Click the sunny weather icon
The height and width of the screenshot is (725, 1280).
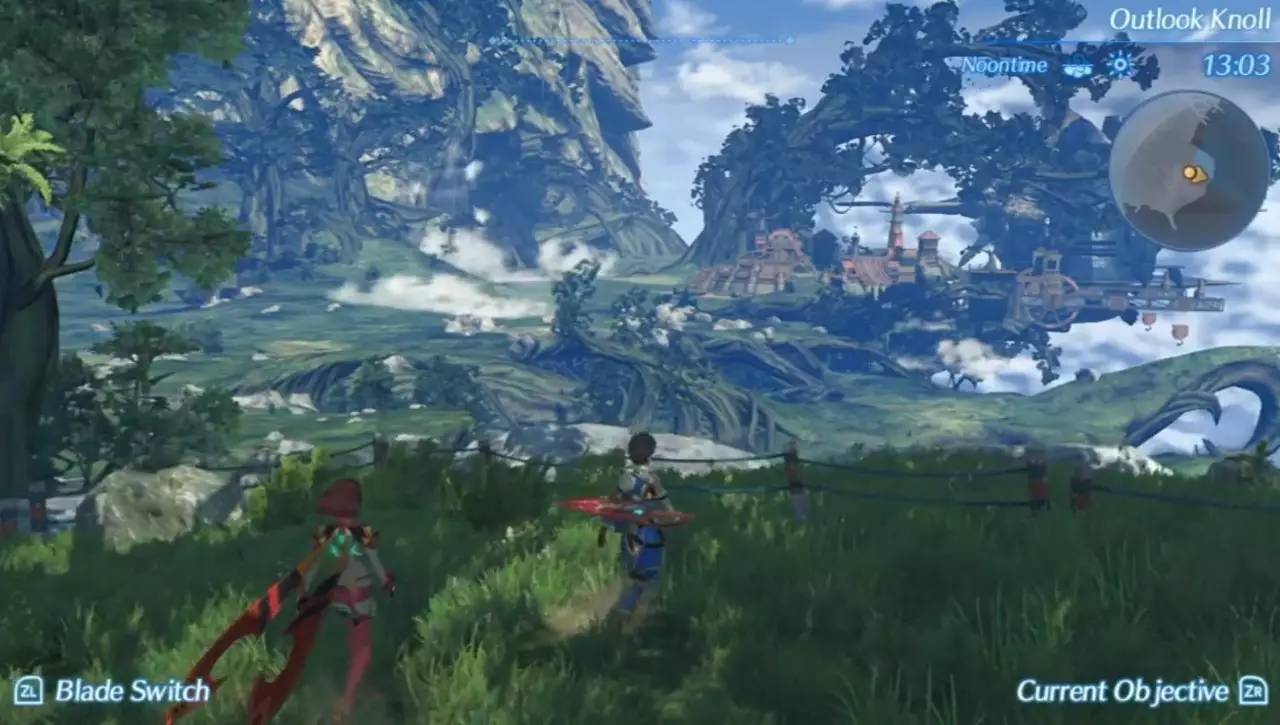tap(1119, 66)
